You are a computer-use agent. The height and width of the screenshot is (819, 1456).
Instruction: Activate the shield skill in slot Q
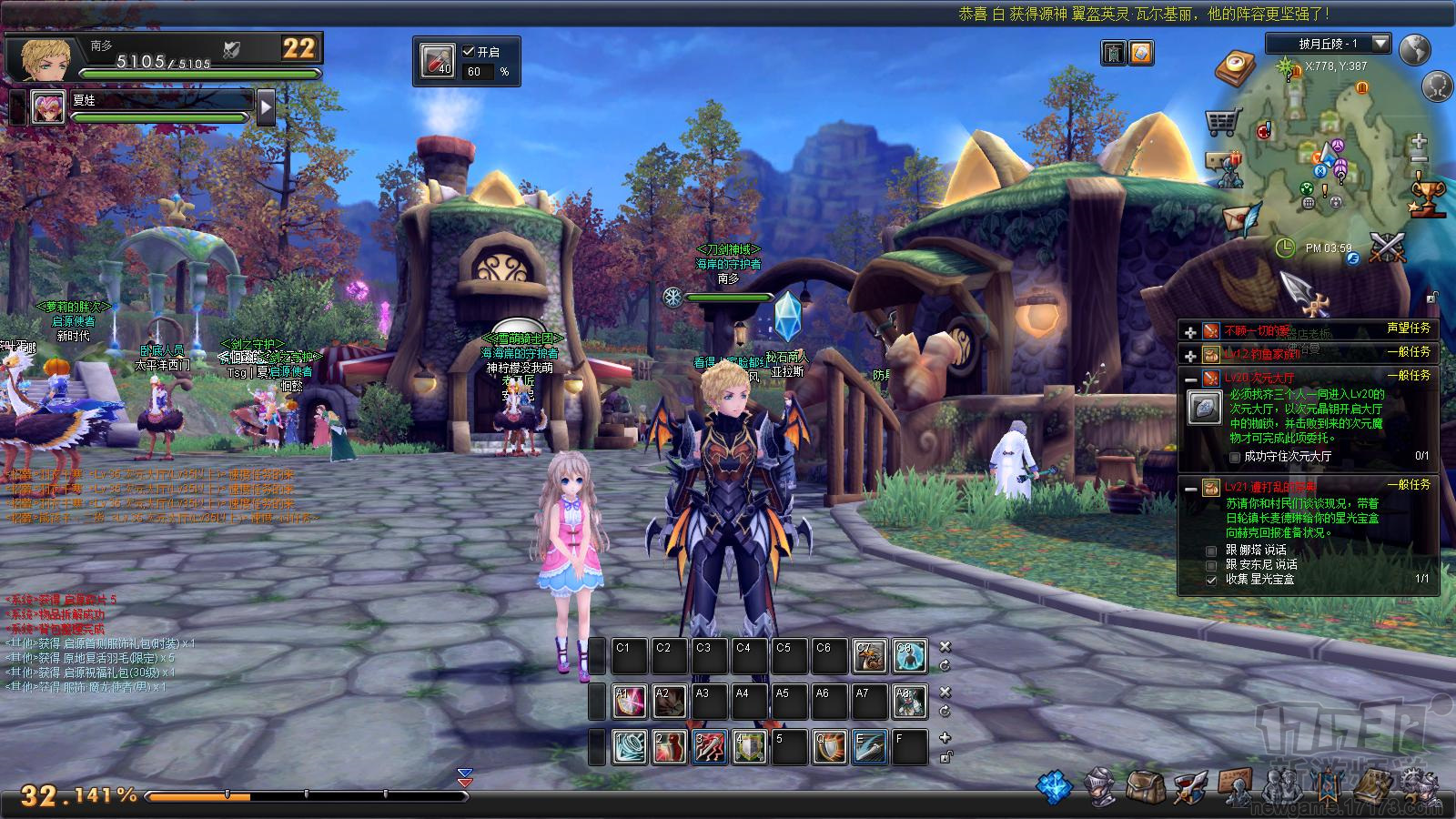(829, 747)
